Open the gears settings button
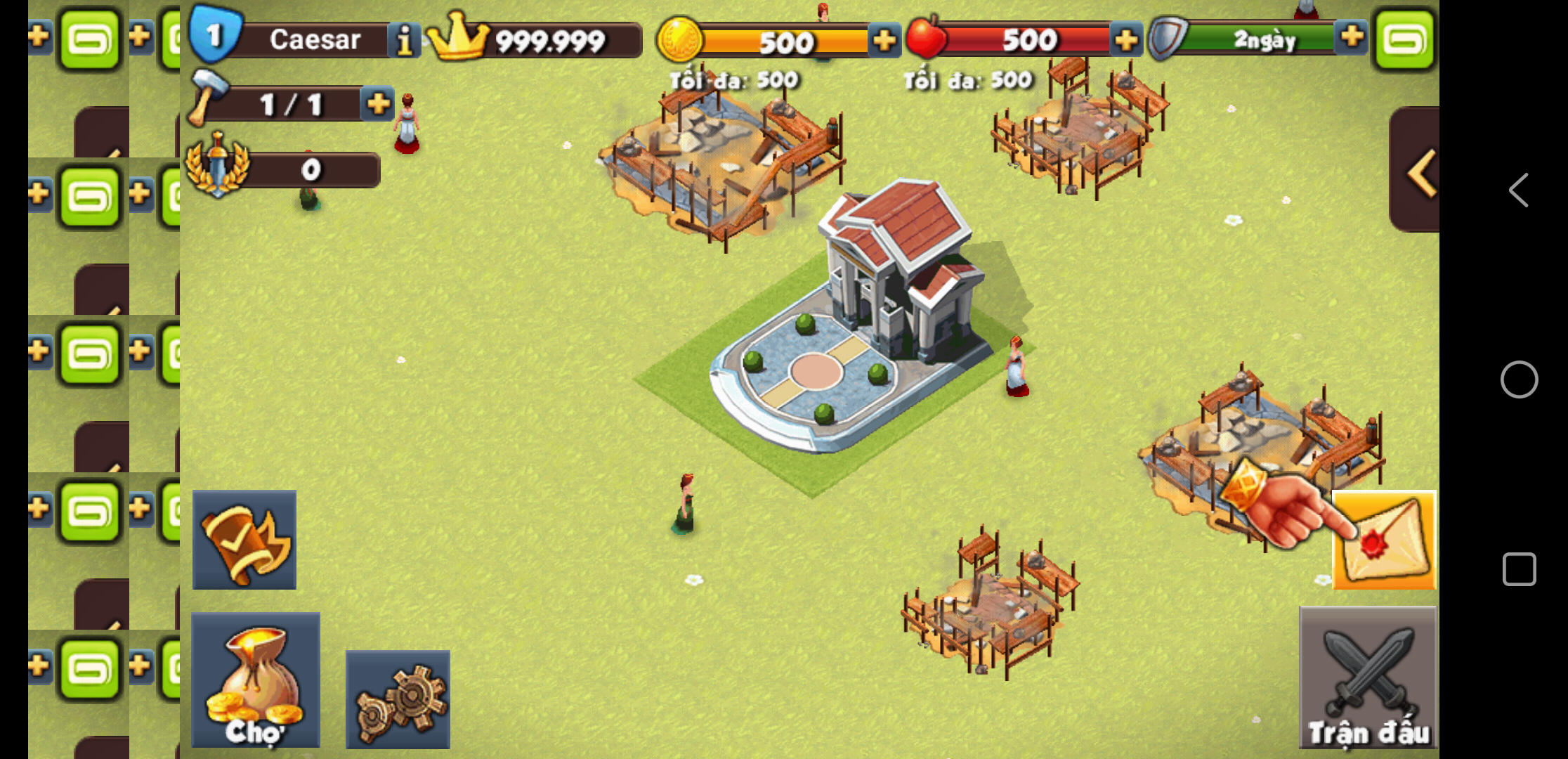 coord(398,699)
